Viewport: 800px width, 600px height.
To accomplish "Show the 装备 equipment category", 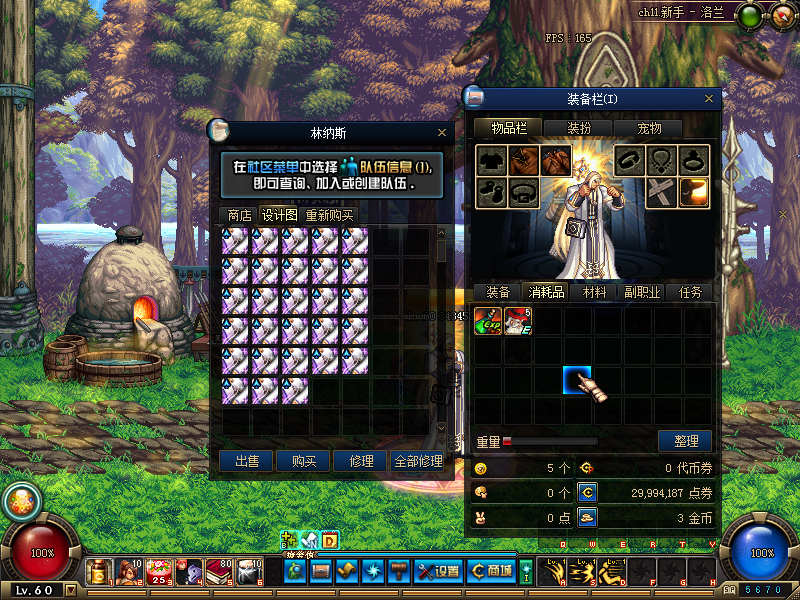I will click(498, 292).
